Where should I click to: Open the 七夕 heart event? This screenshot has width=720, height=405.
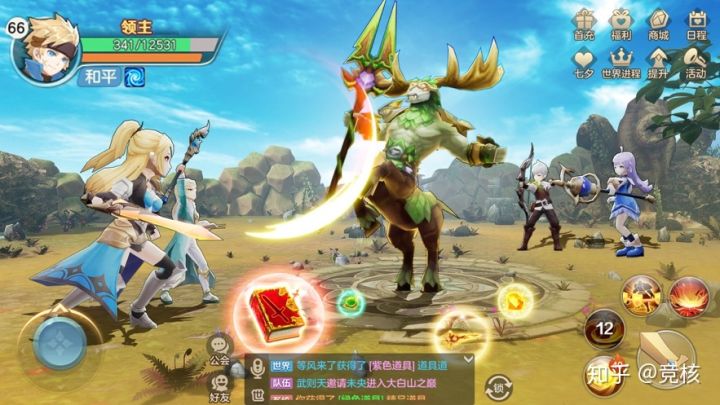click(x=584, y=61)
